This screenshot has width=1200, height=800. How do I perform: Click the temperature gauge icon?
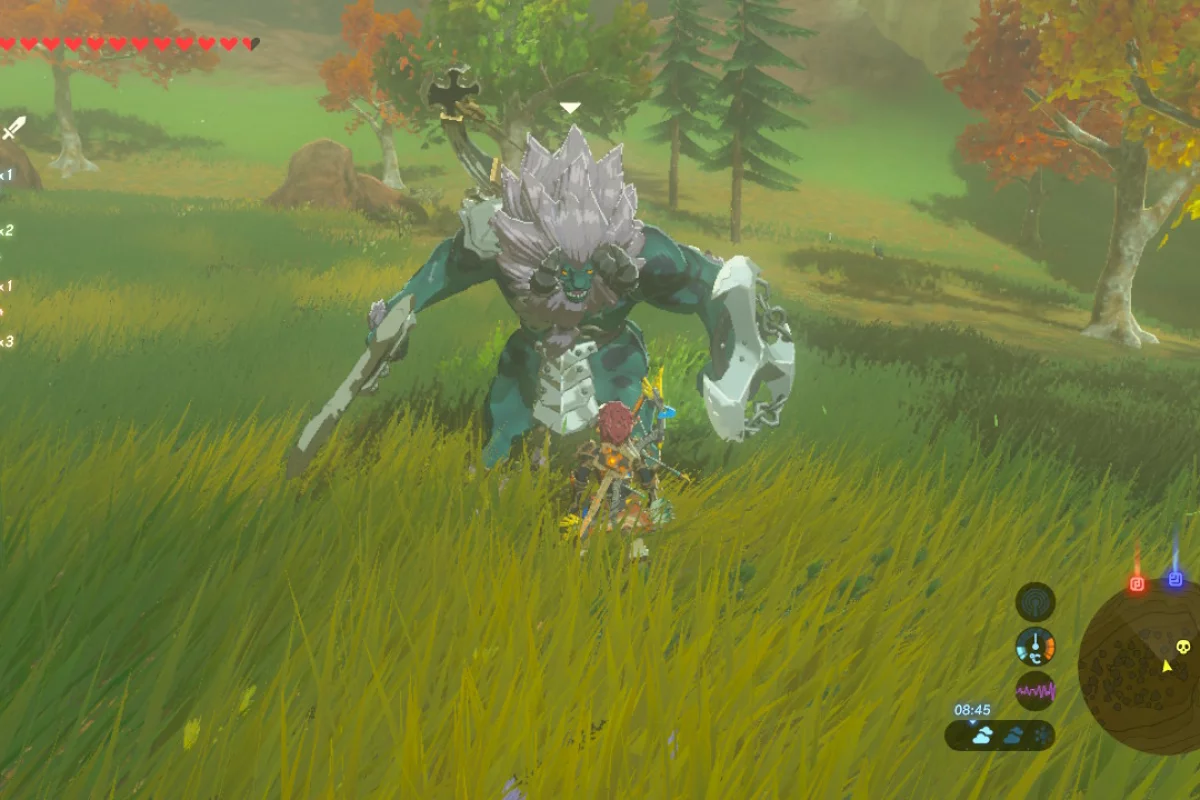[x=1035, y=647]
